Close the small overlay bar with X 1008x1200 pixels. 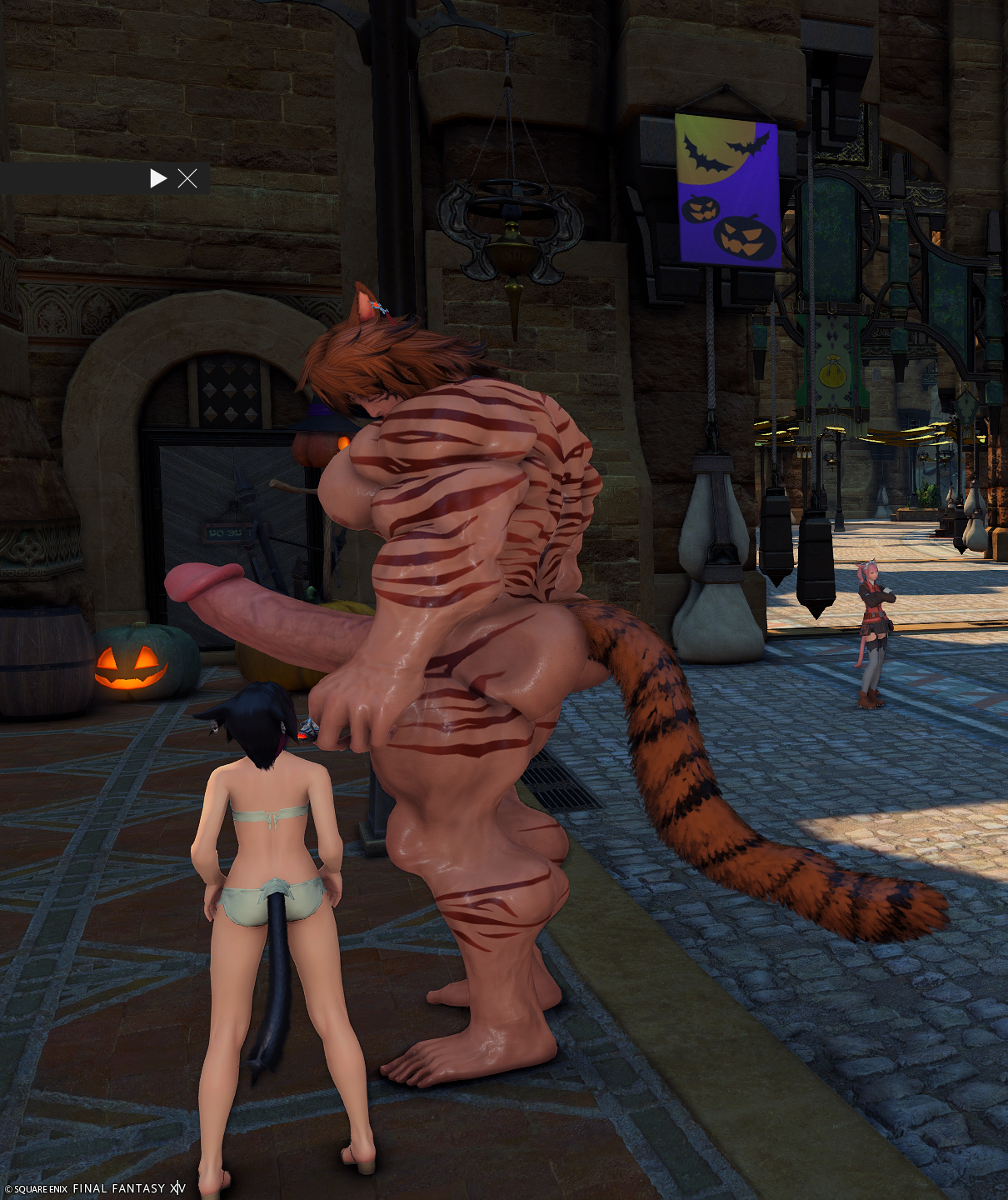(x=187, y=178)
